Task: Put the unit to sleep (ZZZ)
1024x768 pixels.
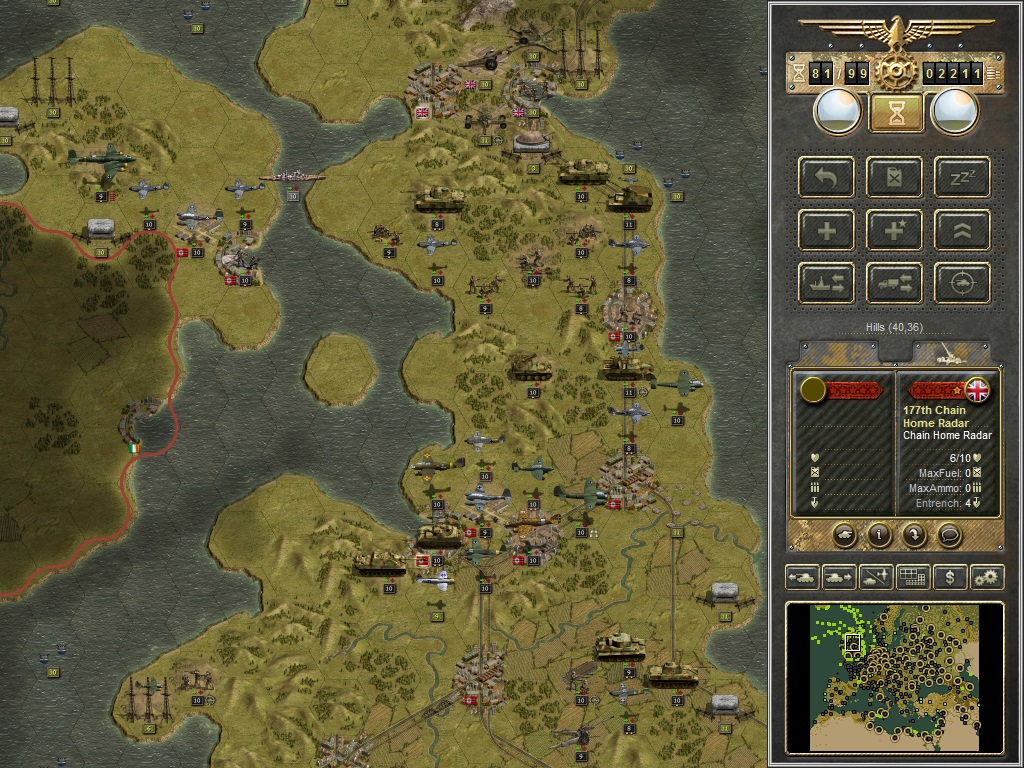Action: coord(962,178)
